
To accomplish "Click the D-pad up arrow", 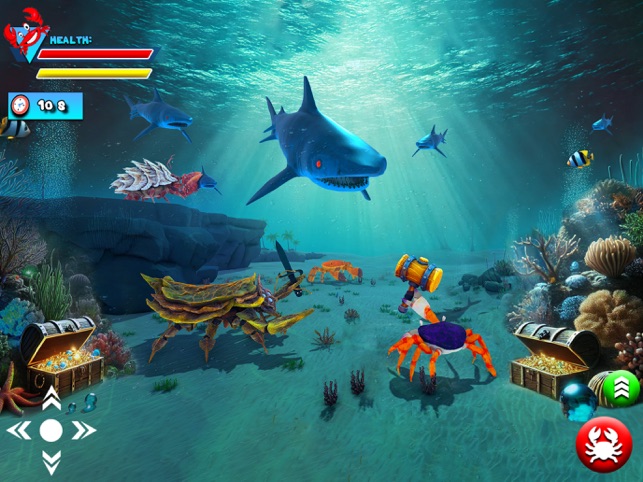I will [51, 400].
